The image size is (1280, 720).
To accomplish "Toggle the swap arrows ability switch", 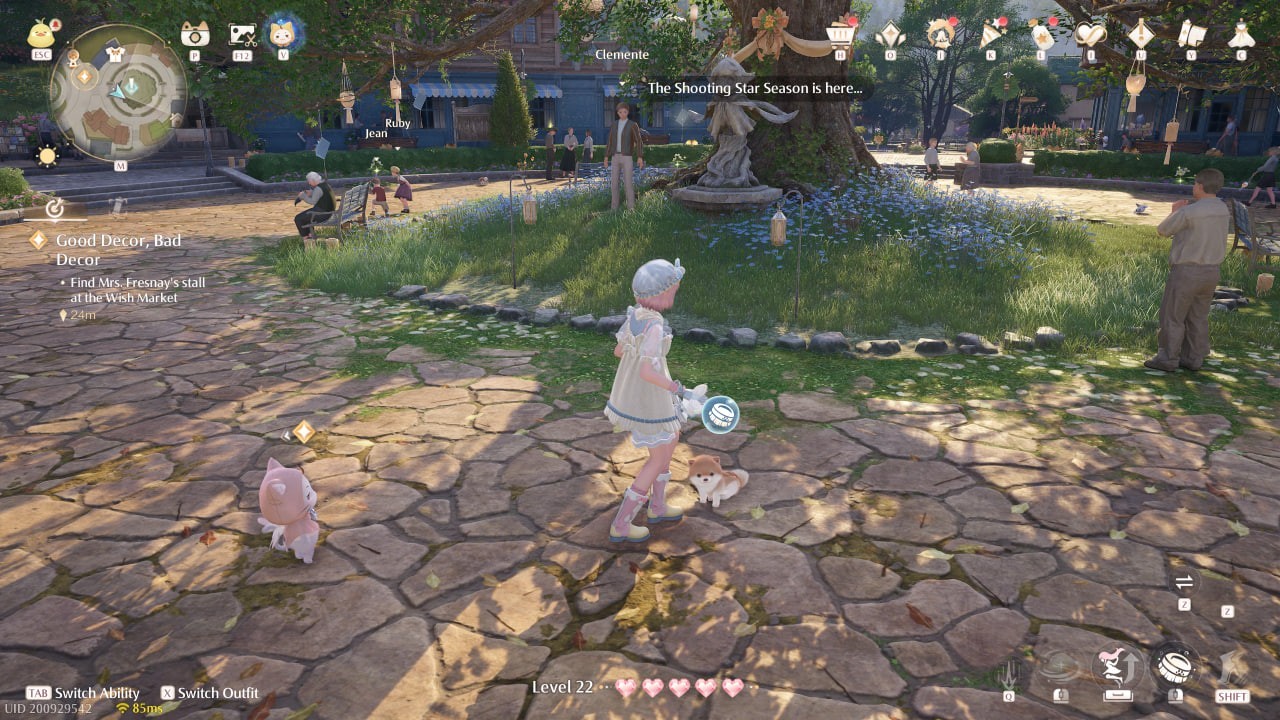I will coord(1184,581).
